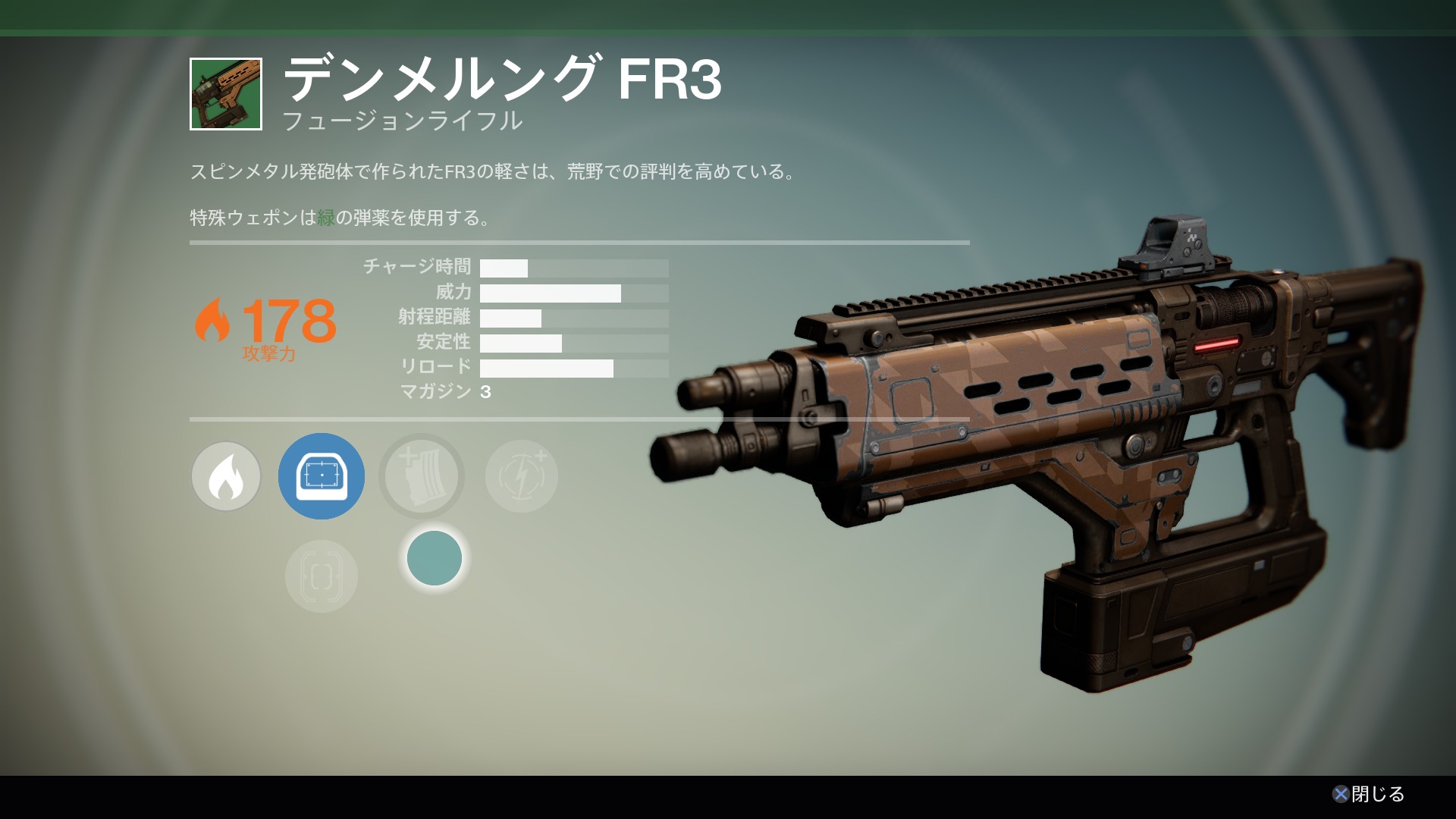Select the solar flame damage perk
The image size is (1456, 819).
tap(226, 476)
